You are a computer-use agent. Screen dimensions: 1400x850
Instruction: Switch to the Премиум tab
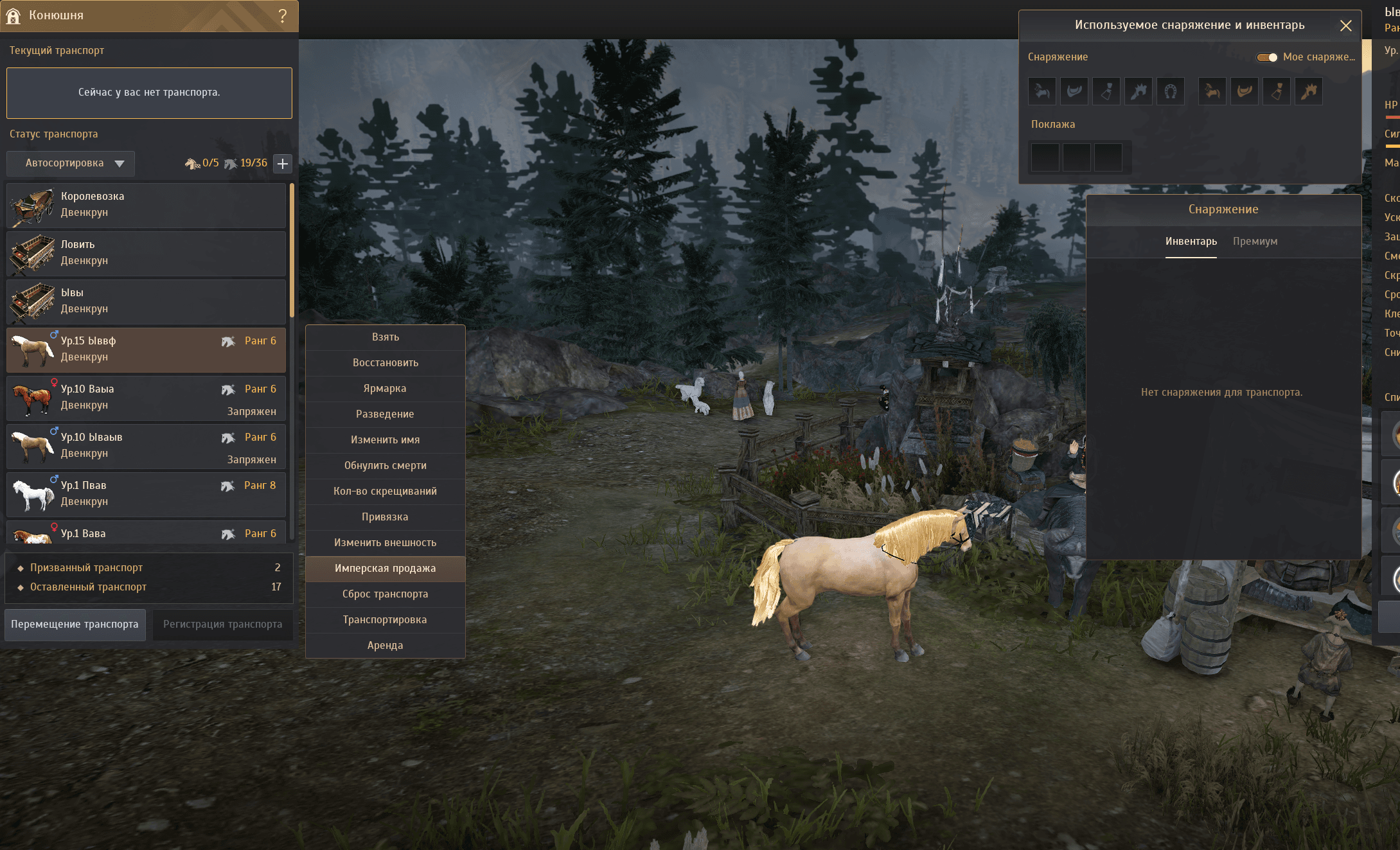pos(1255,242)
